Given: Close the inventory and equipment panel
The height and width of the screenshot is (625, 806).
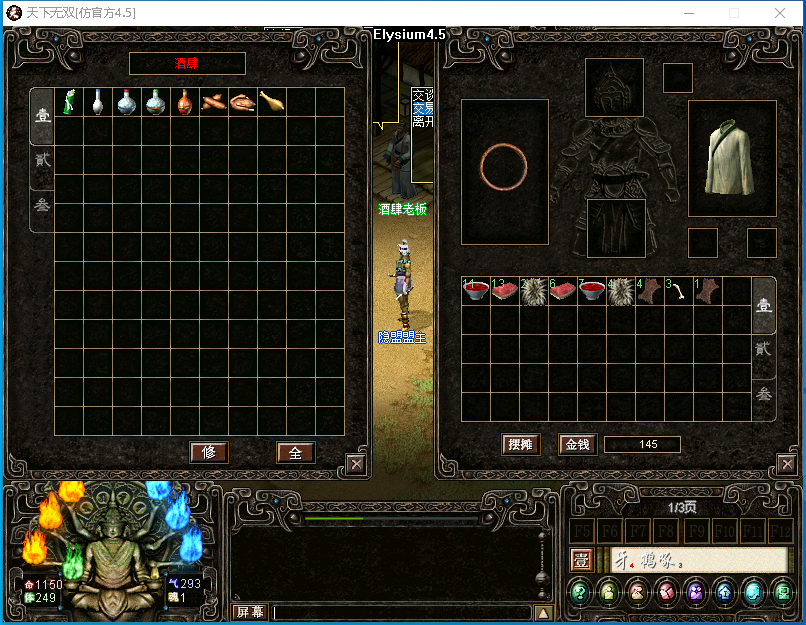Looking at the screenshot, I should 785,463.
